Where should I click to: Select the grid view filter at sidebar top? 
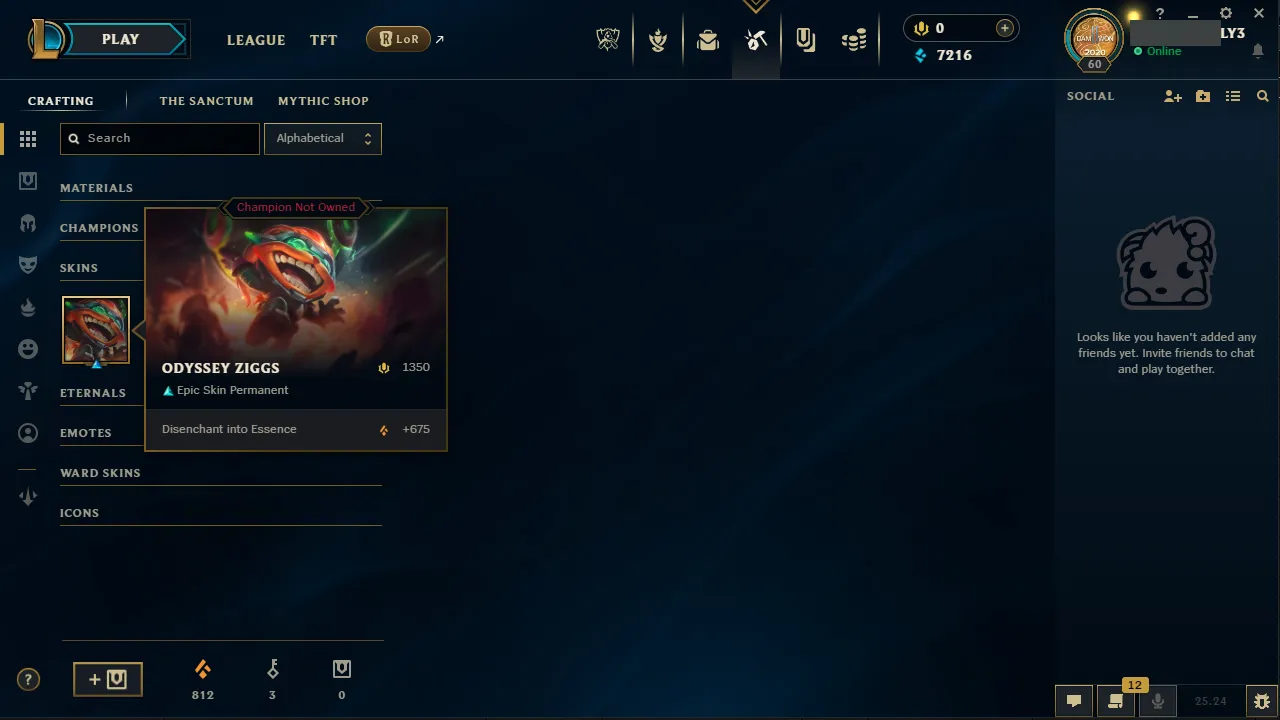[28, 139]
